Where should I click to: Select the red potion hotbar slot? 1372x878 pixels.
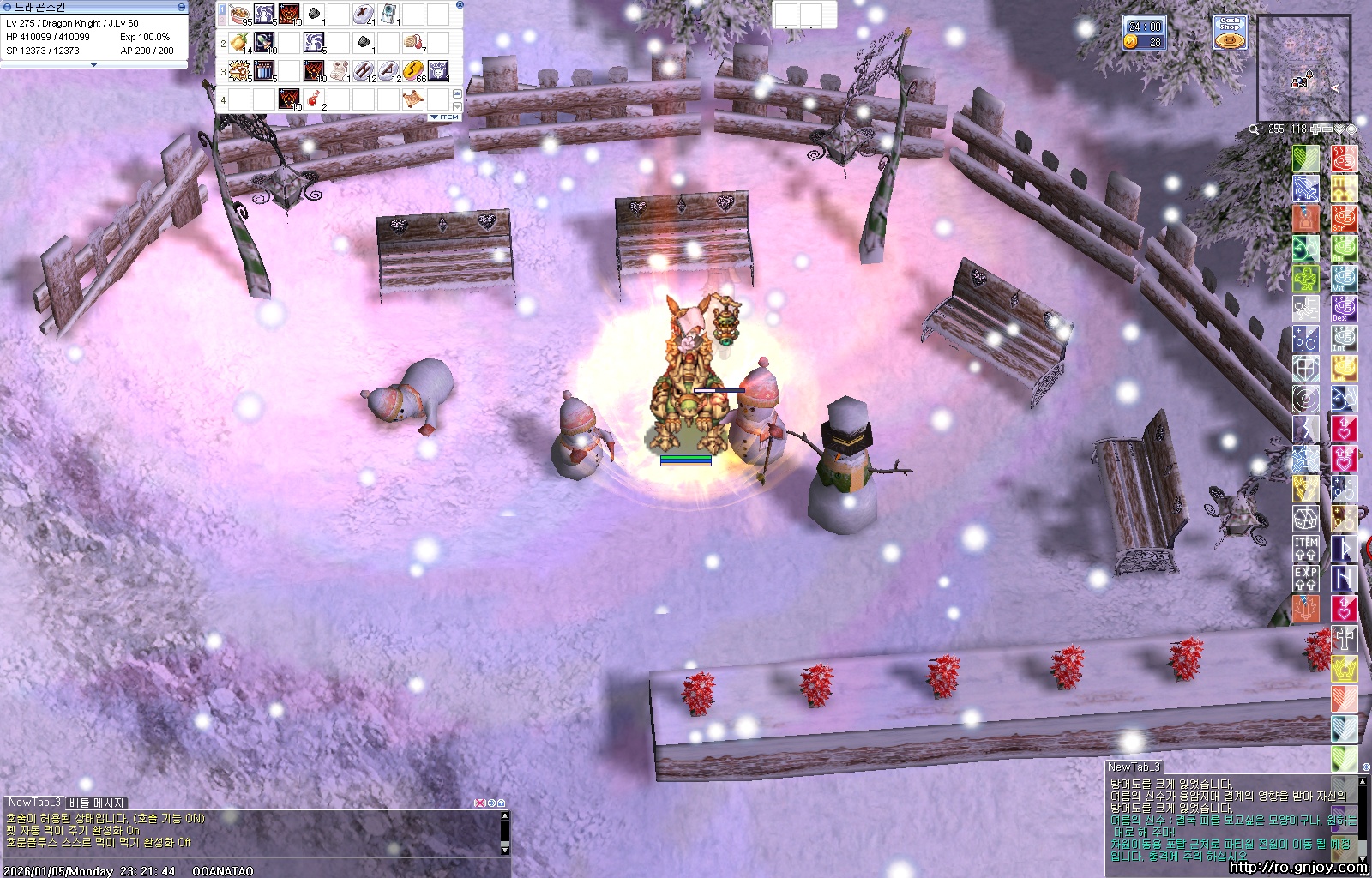coord(314,99)
